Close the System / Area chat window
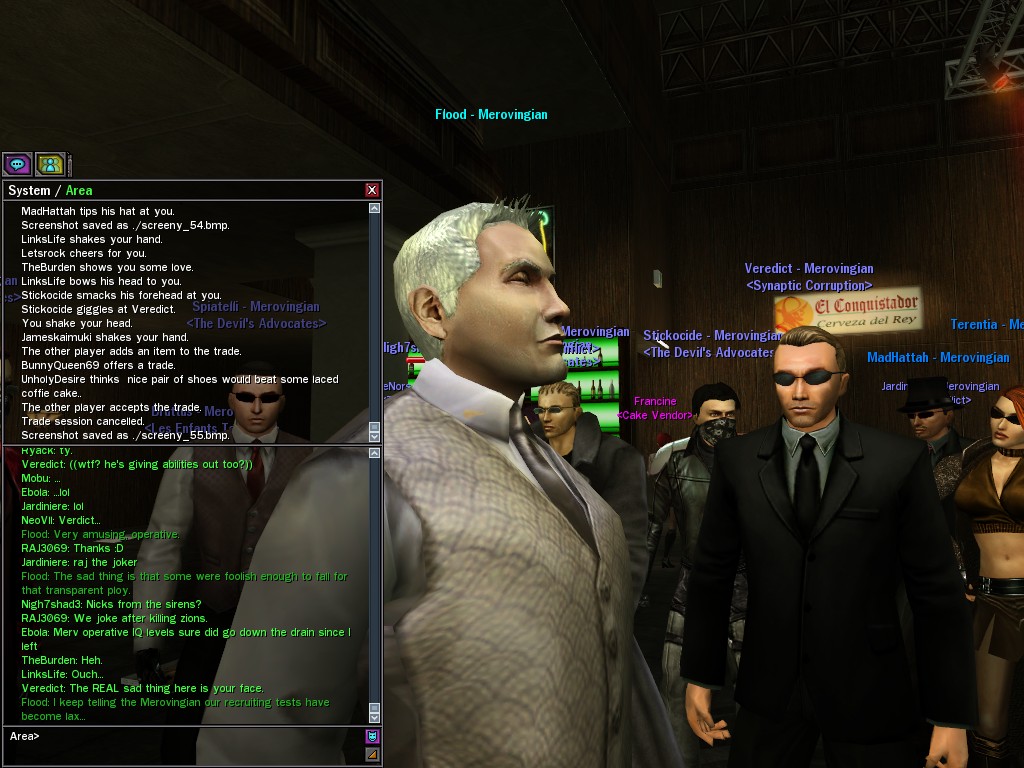Viewport: 1024px width, 768px height. click(372, 190)
